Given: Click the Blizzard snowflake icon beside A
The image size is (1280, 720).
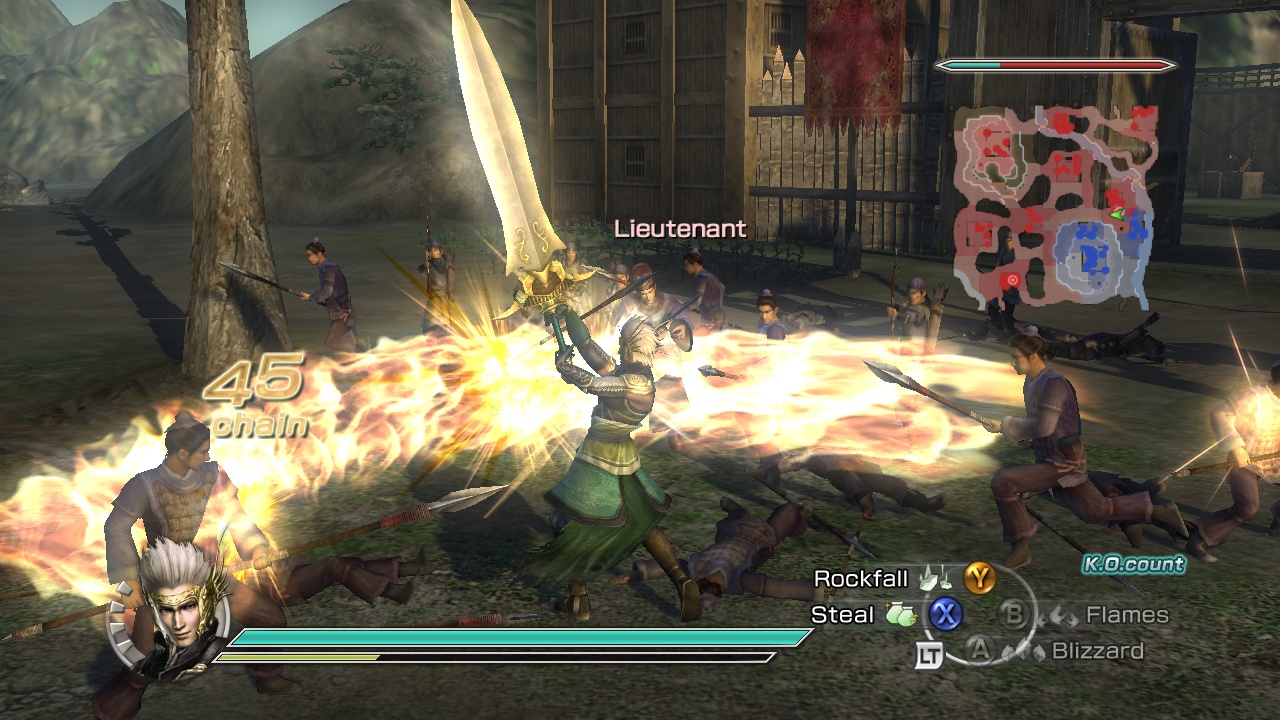Looking at the screenshot, I should pos(1023,652).
